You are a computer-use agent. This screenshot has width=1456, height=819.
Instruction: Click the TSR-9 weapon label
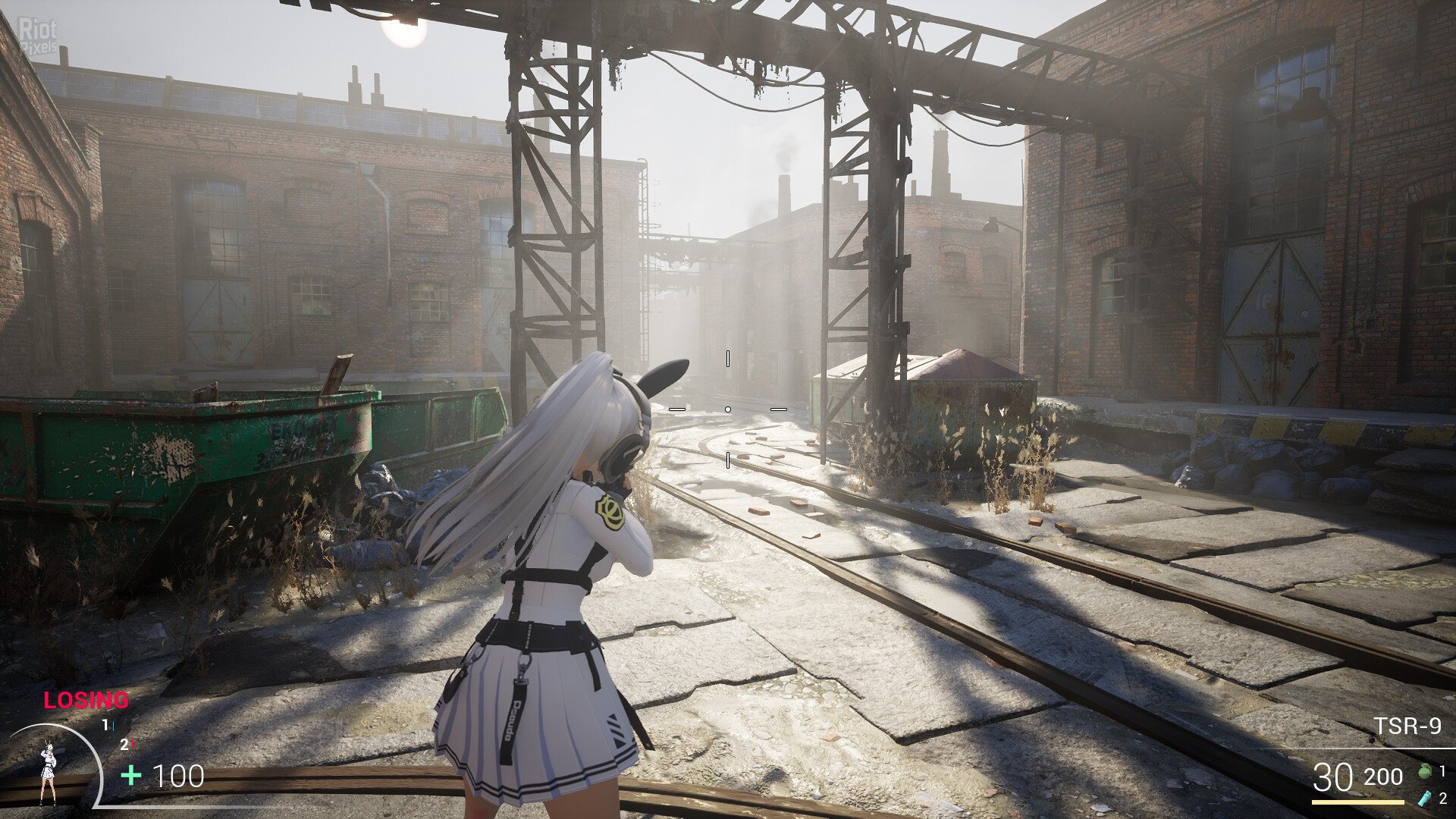pyautogui.click(x=1407, y=726)
